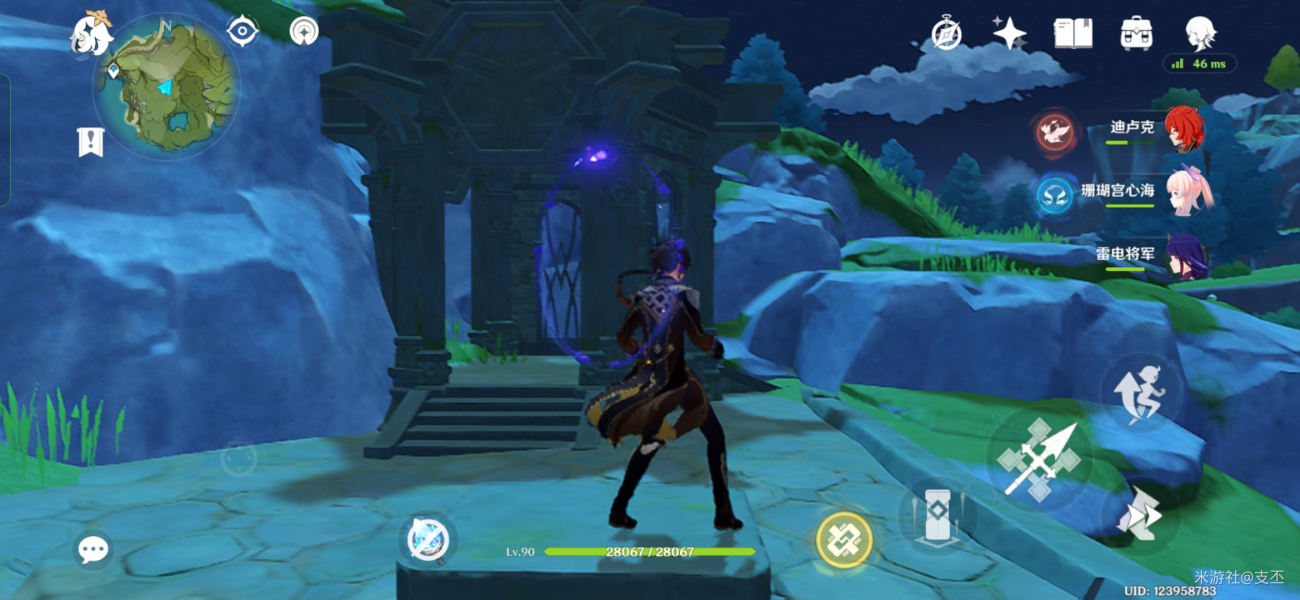Open the chat speech bubble
Viewport: 1300px width, 600px height.
pyautogui.click(x=93, y=549)
